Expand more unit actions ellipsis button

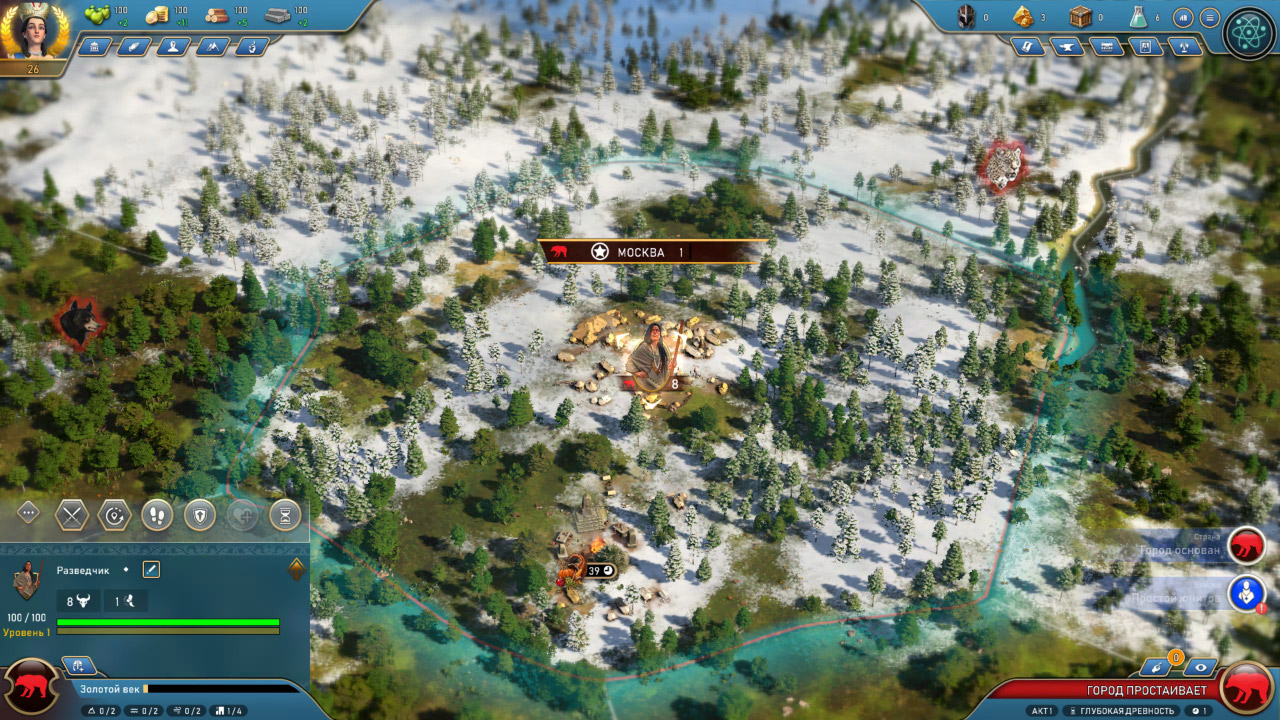[28, 513]
